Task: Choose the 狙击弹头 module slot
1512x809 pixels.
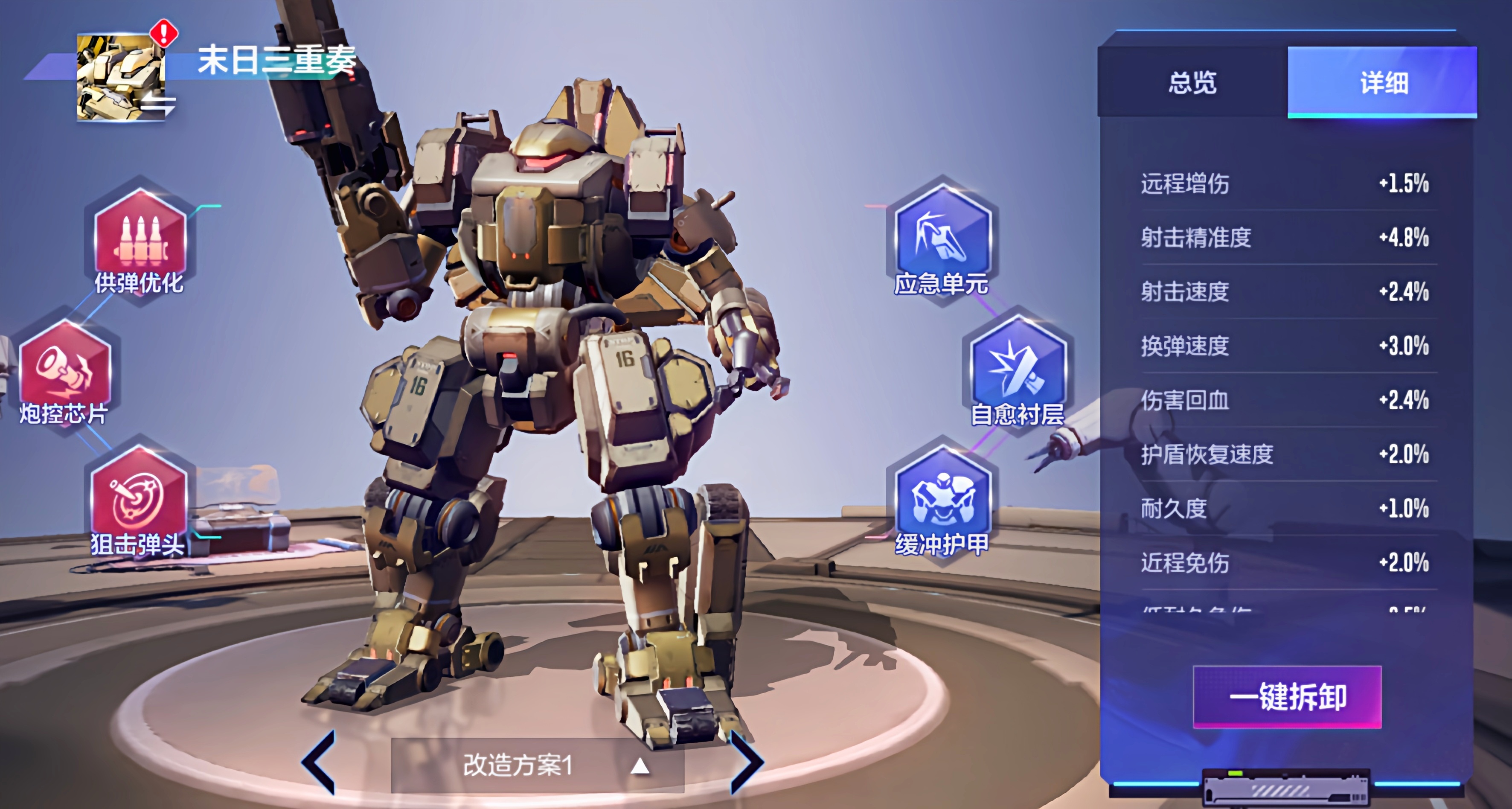Action: coord(139,500)
